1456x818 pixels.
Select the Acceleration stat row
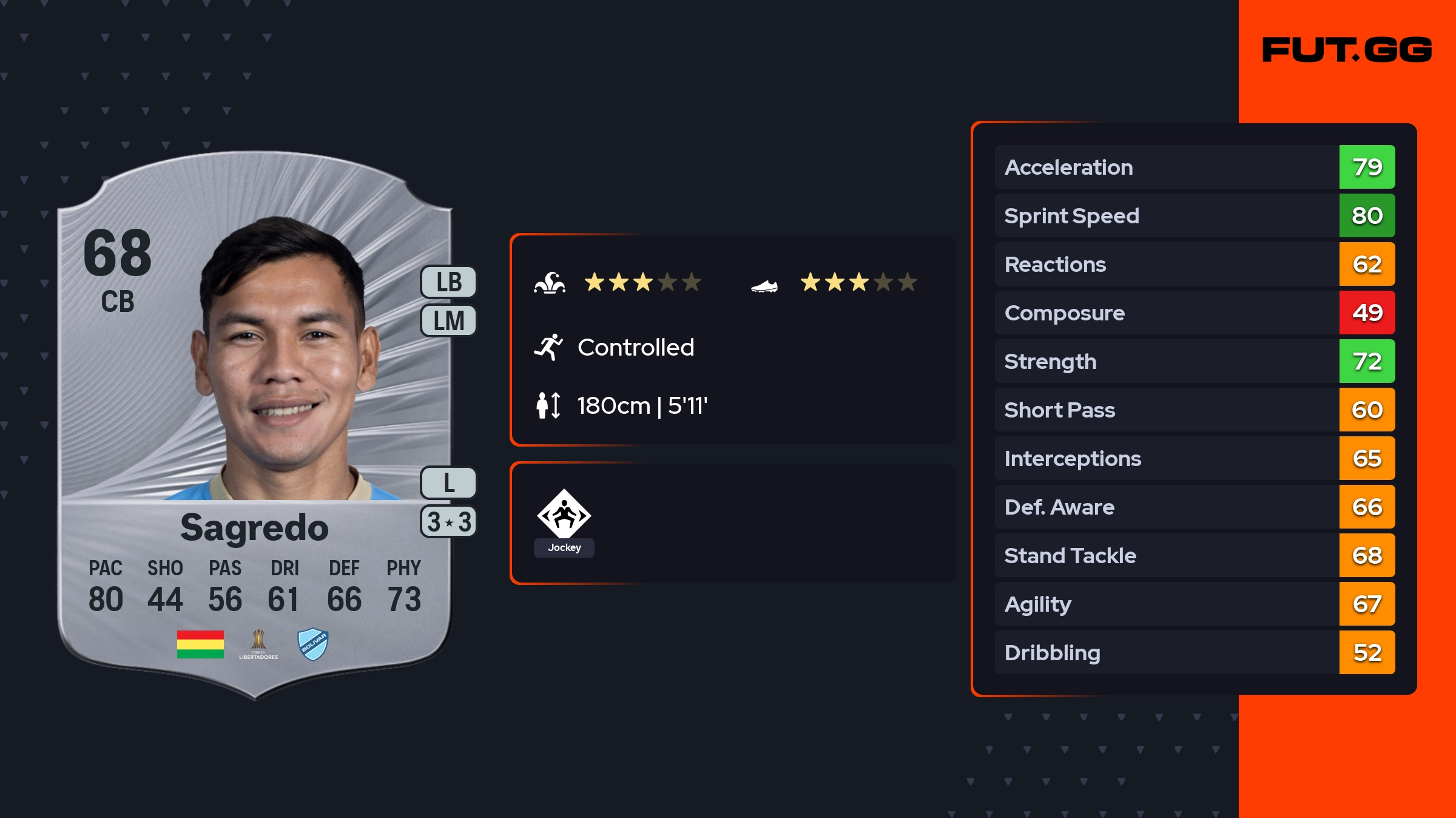[1194, 167]
